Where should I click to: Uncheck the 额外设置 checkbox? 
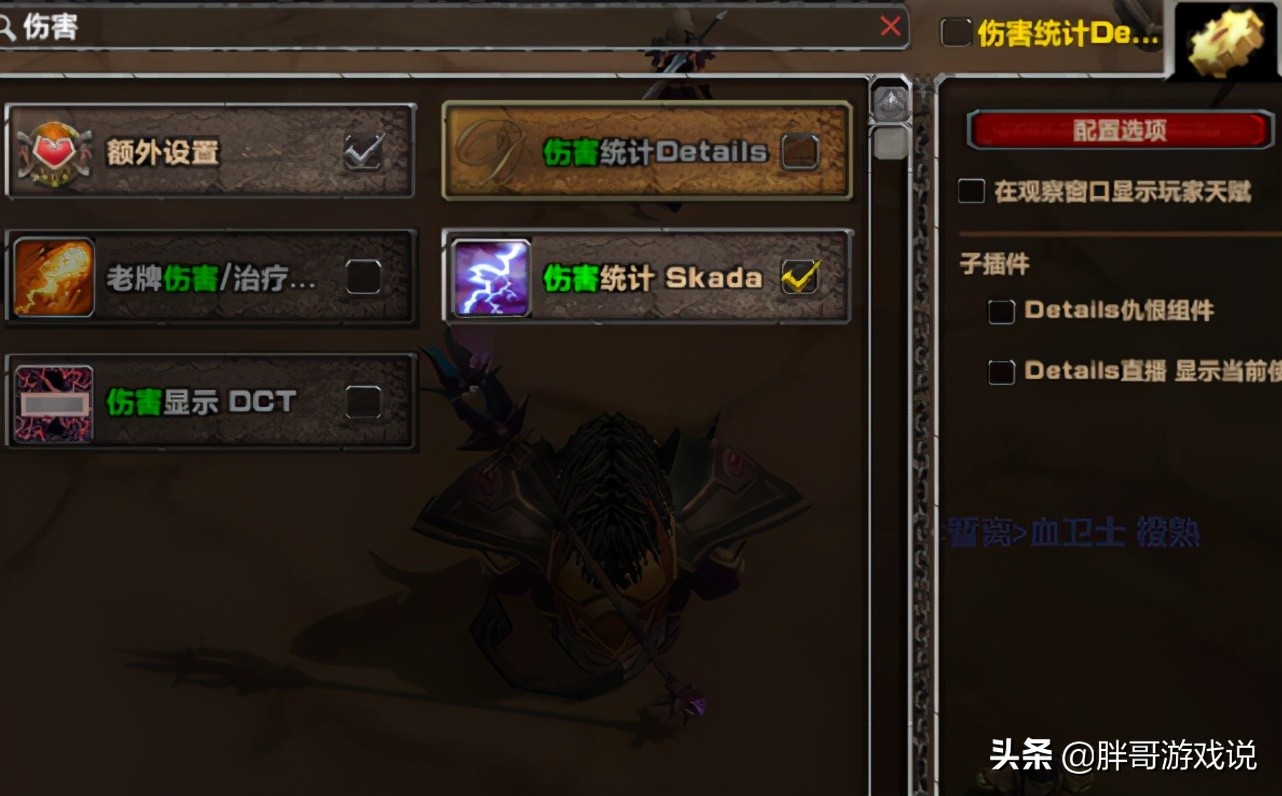pyautogui.click(x=364, y=150)
